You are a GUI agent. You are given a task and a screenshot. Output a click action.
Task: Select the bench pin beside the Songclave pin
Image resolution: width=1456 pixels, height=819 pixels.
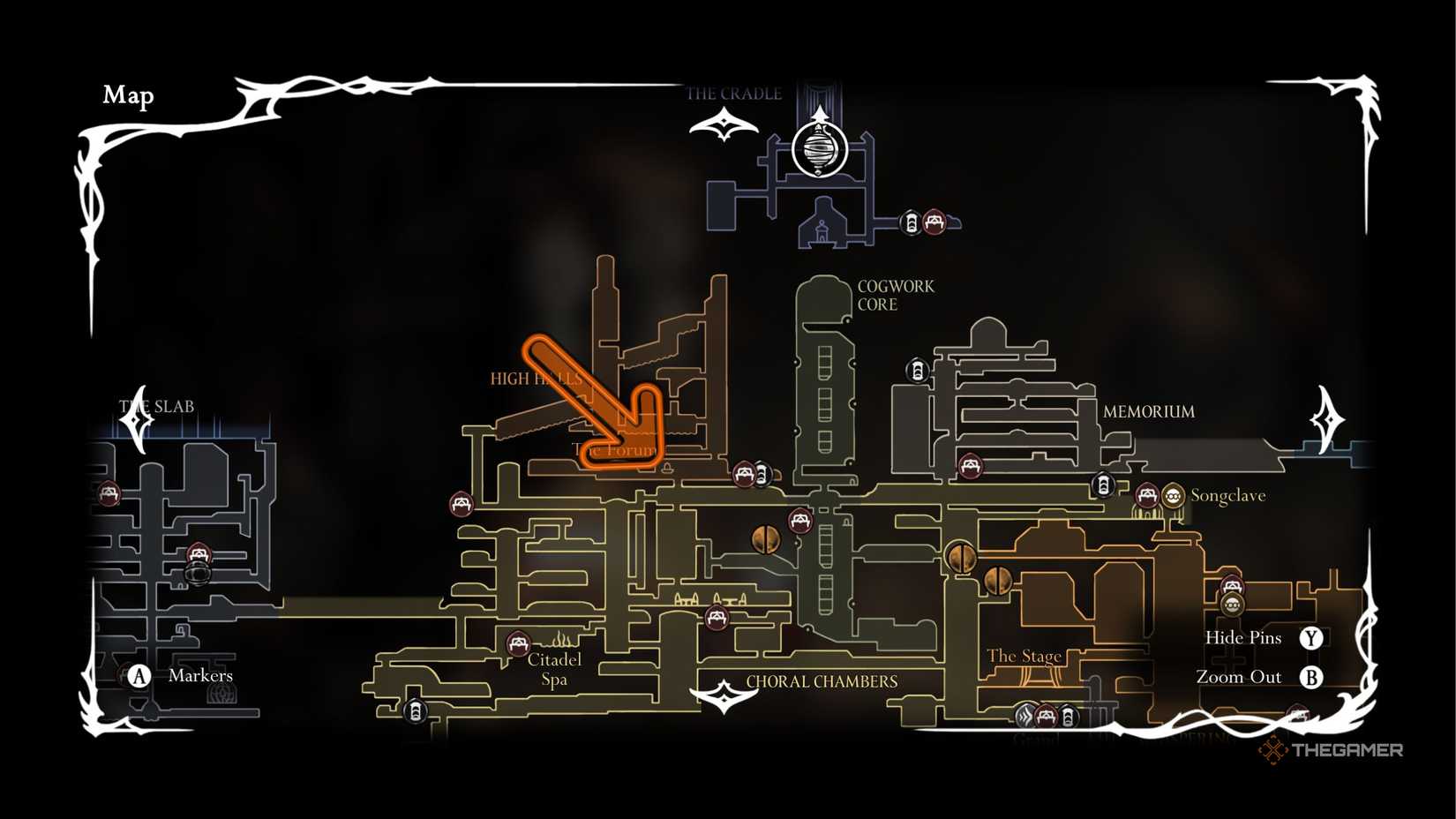(1147, 496)
